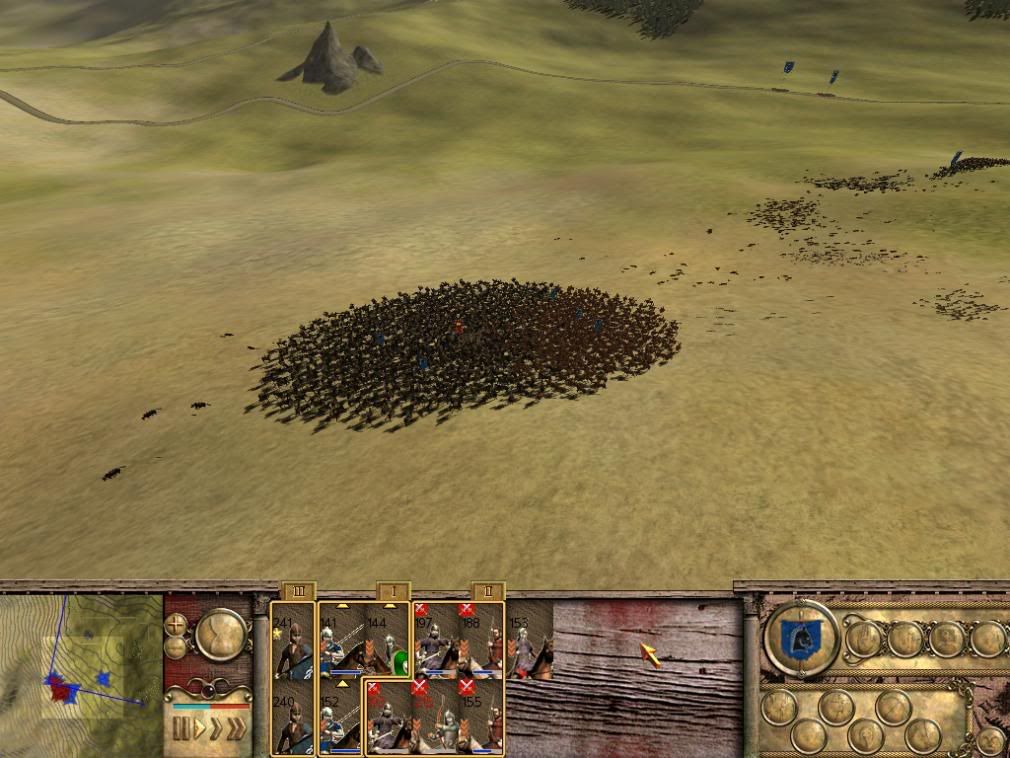Viewport: 1010px width, 758px height.
Task: Set battle speed to triple-arrow fastest
Action: point(236,728)
